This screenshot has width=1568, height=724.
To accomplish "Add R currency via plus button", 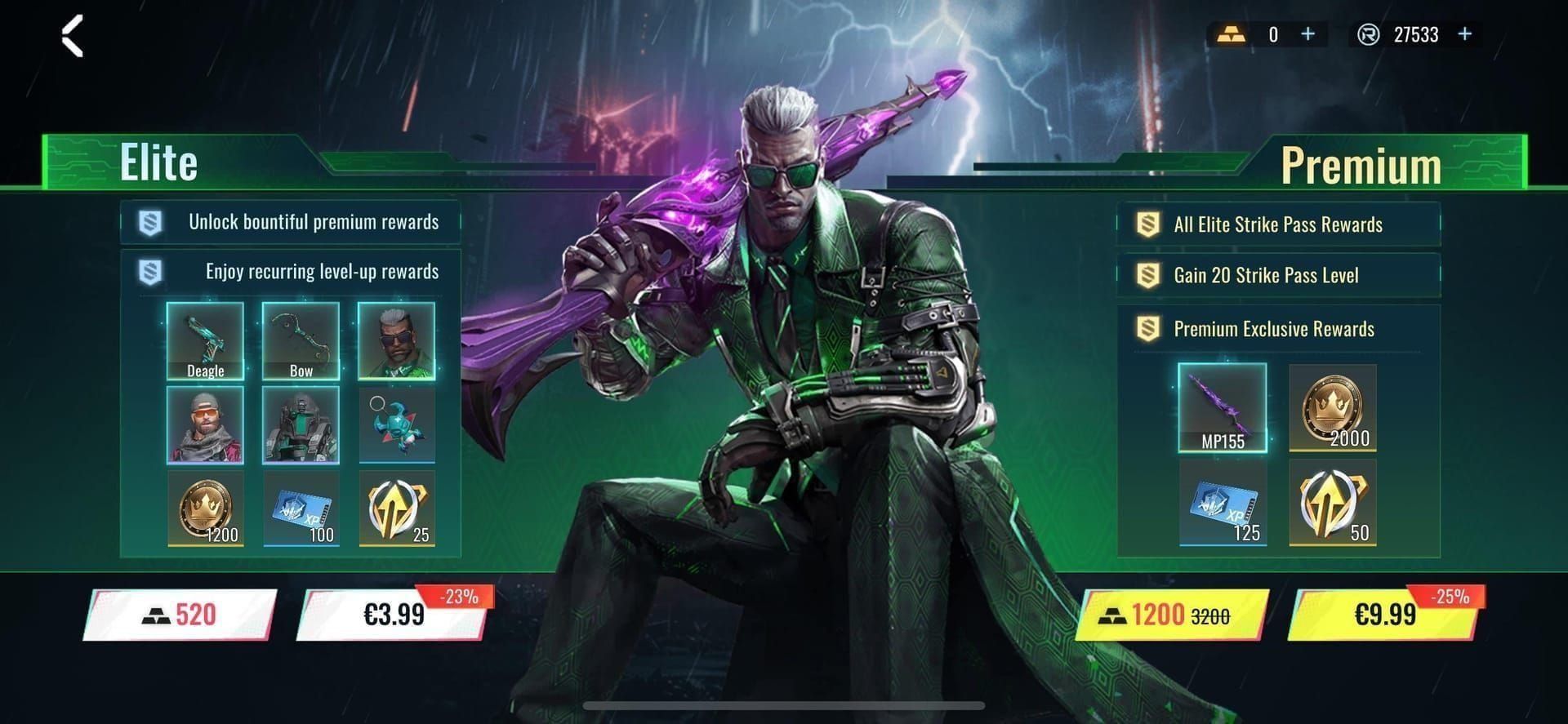I will point(1464,34).
